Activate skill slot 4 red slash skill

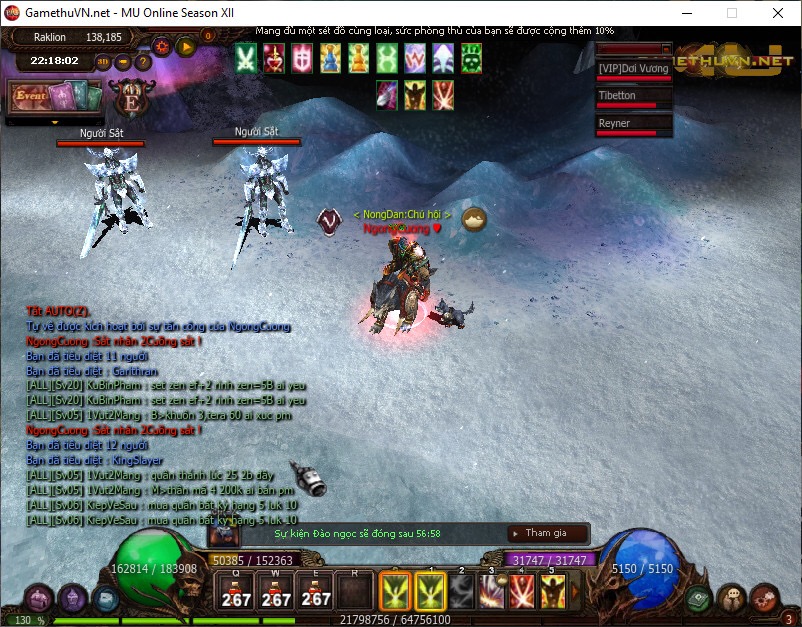[x=522, y=591]
